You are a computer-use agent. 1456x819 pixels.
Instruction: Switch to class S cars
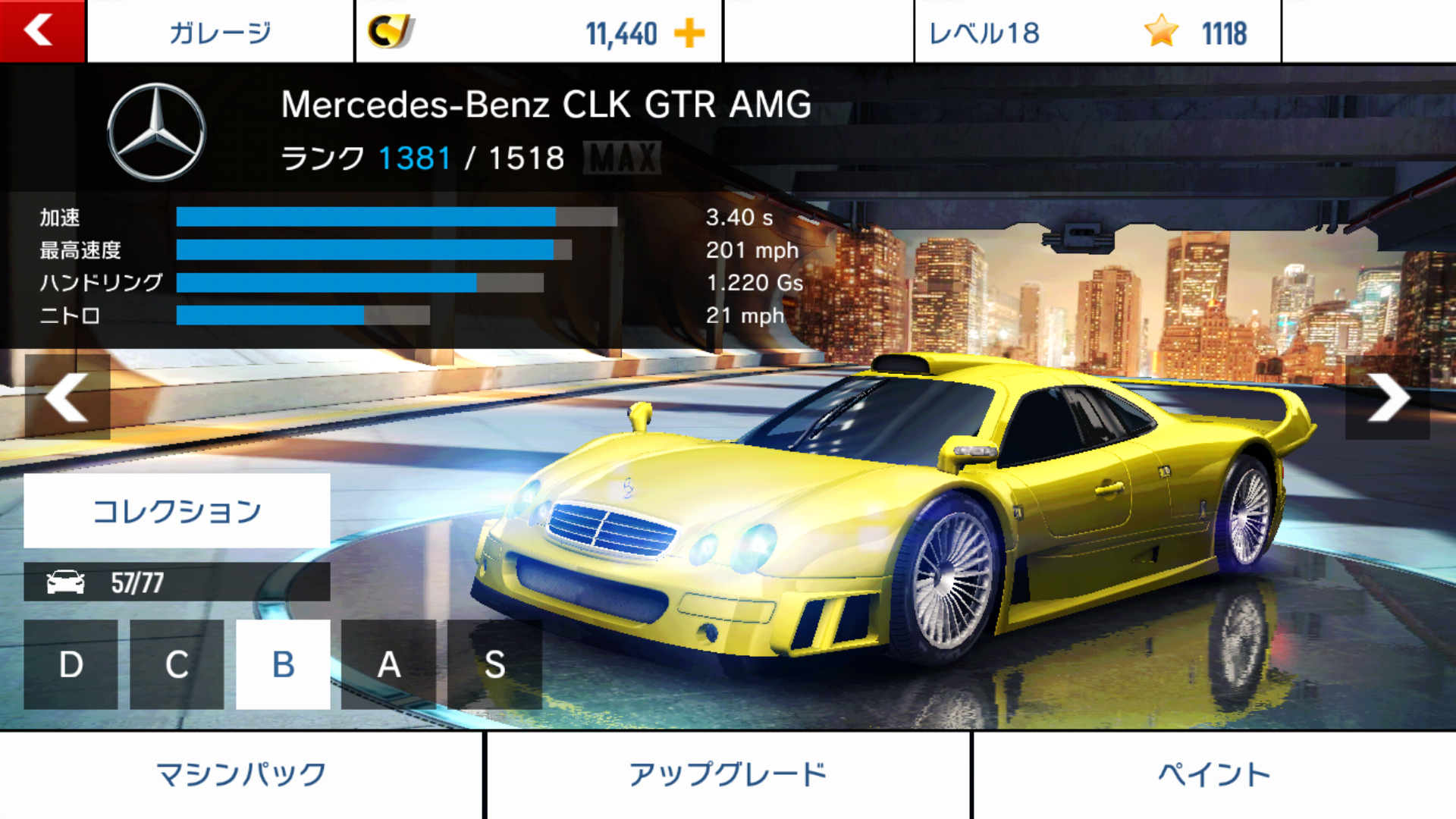point(494,664)
